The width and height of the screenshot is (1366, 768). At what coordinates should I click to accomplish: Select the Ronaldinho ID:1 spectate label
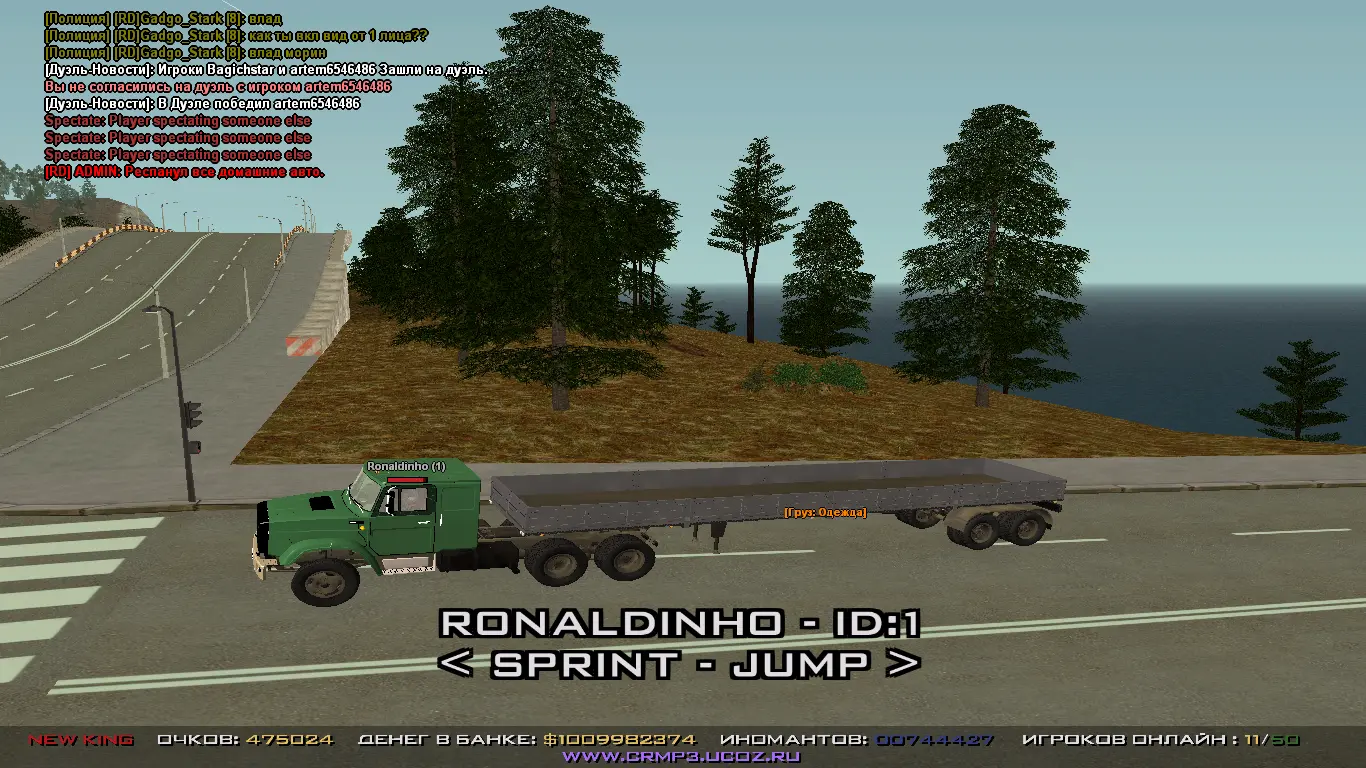(680, 624)
